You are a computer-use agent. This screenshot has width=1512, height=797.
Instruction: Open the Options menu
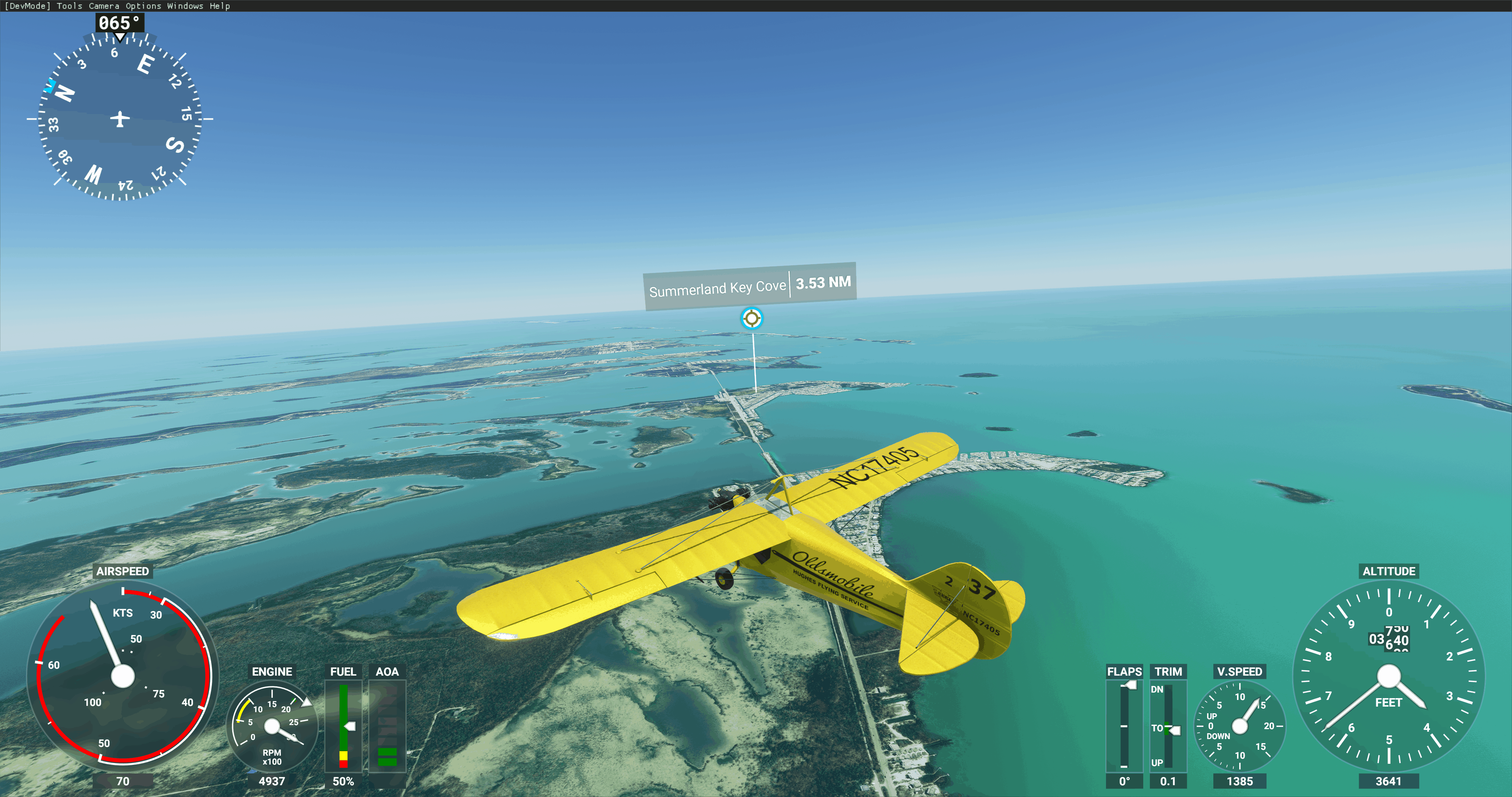143,6
